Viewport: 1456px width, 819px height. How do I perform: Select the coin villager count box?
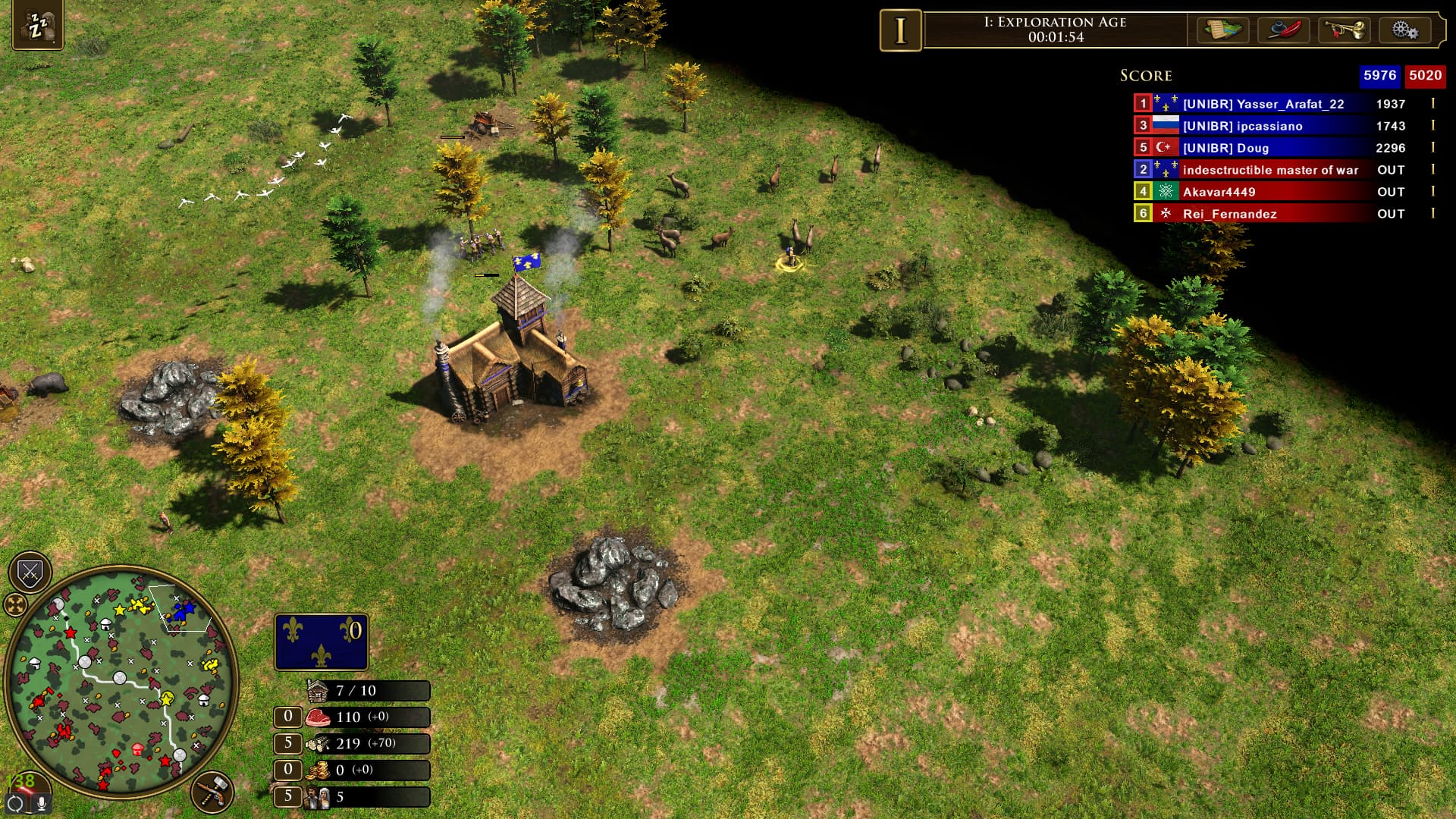[288, 770]
